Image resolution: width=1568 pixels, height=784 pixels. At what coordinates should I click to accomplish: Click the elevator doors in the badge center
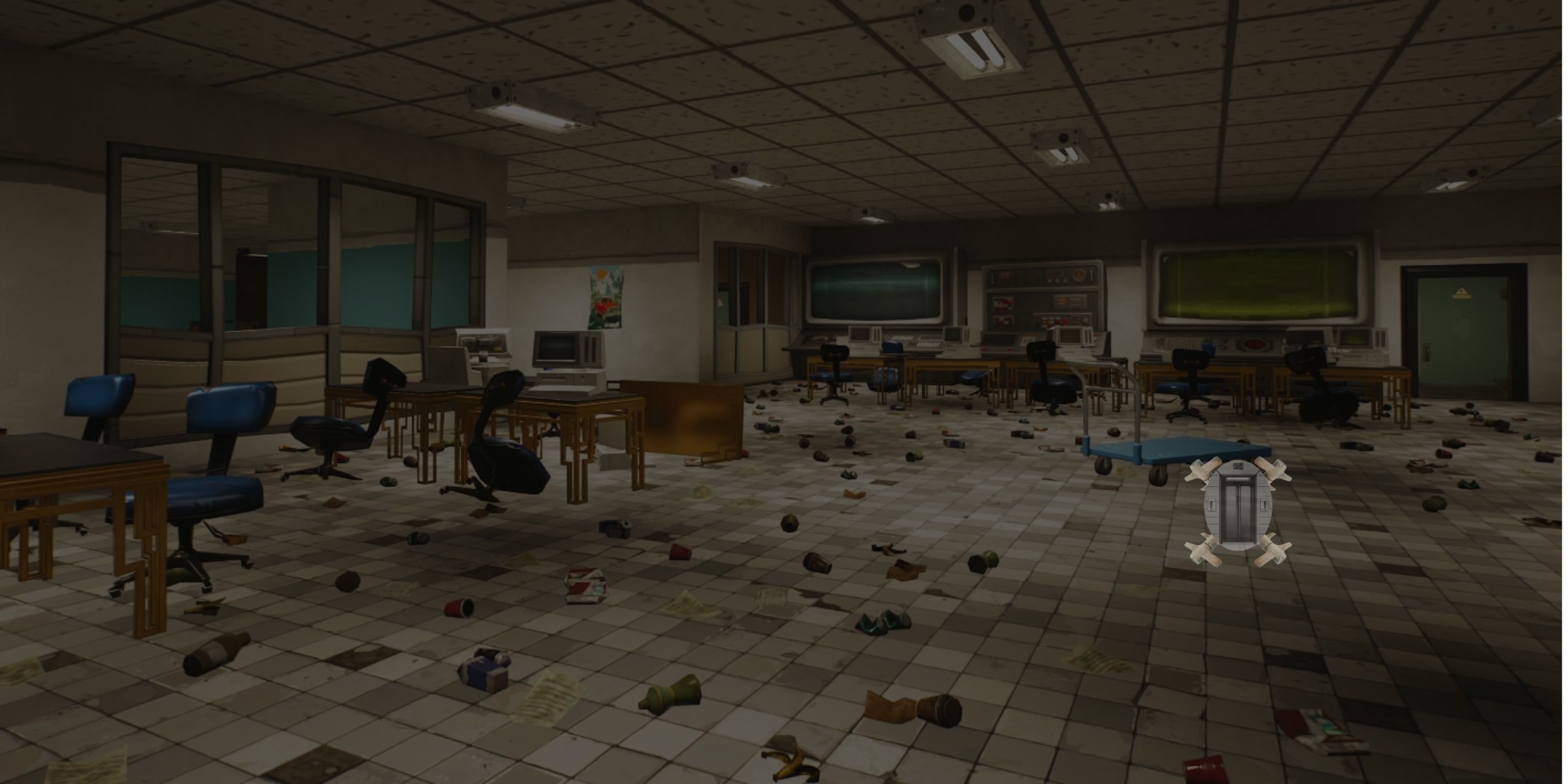point(1238,509)
